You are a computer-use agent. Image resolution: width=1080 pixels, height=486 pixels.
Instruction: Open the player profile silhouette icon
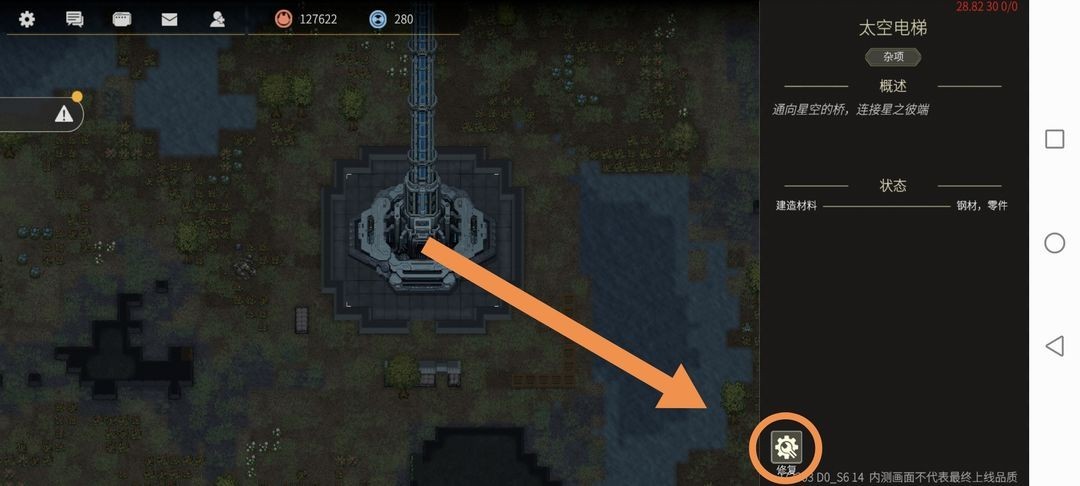[217, 19]
